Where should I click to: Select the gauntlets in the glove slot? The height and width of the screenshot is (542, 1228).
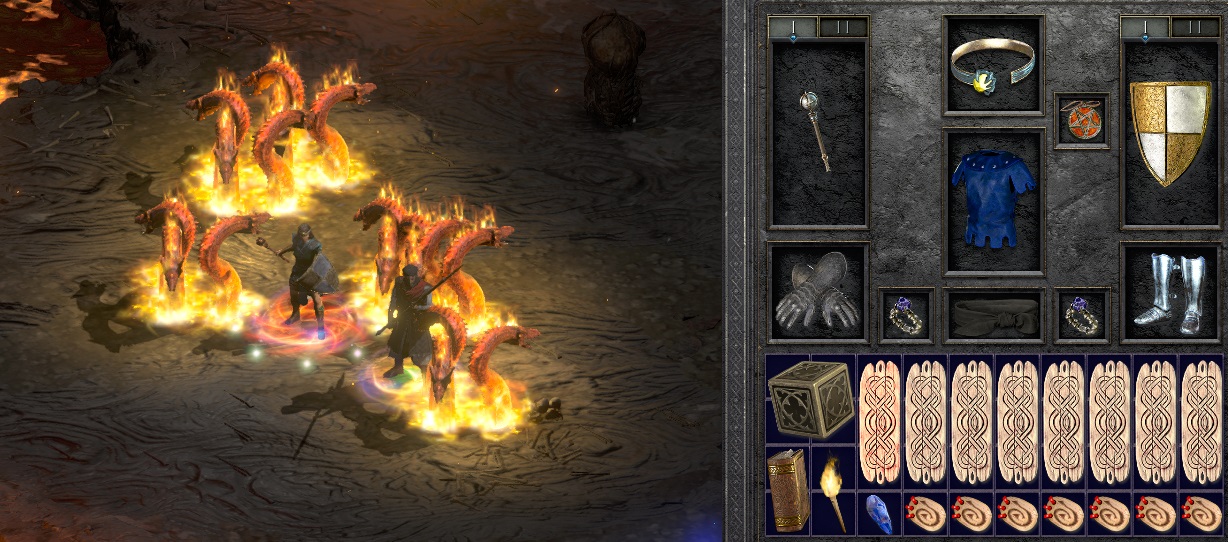(x=817, y=293)
